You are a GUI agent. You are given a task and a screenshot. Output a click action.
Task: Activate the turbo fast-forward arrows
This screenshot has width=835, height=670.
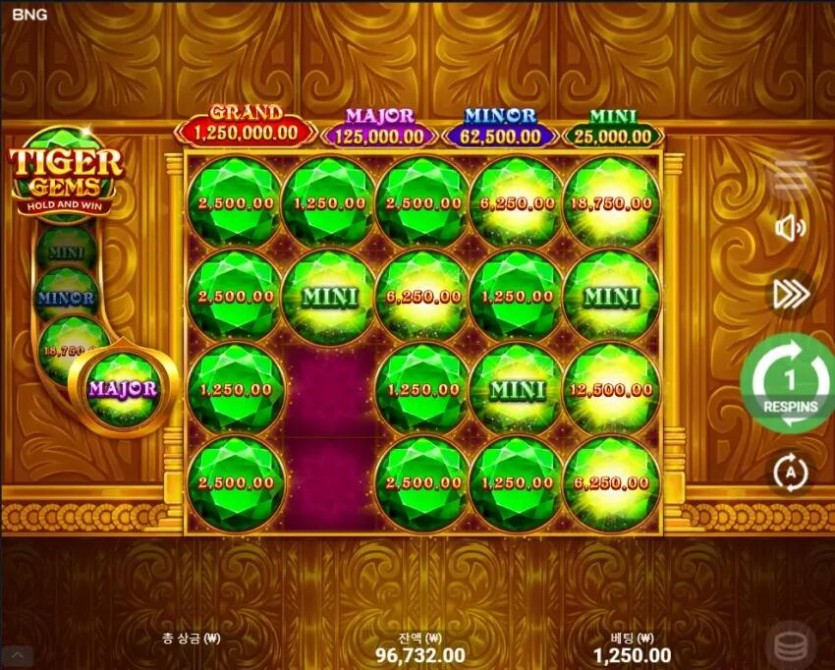(790, 293)
